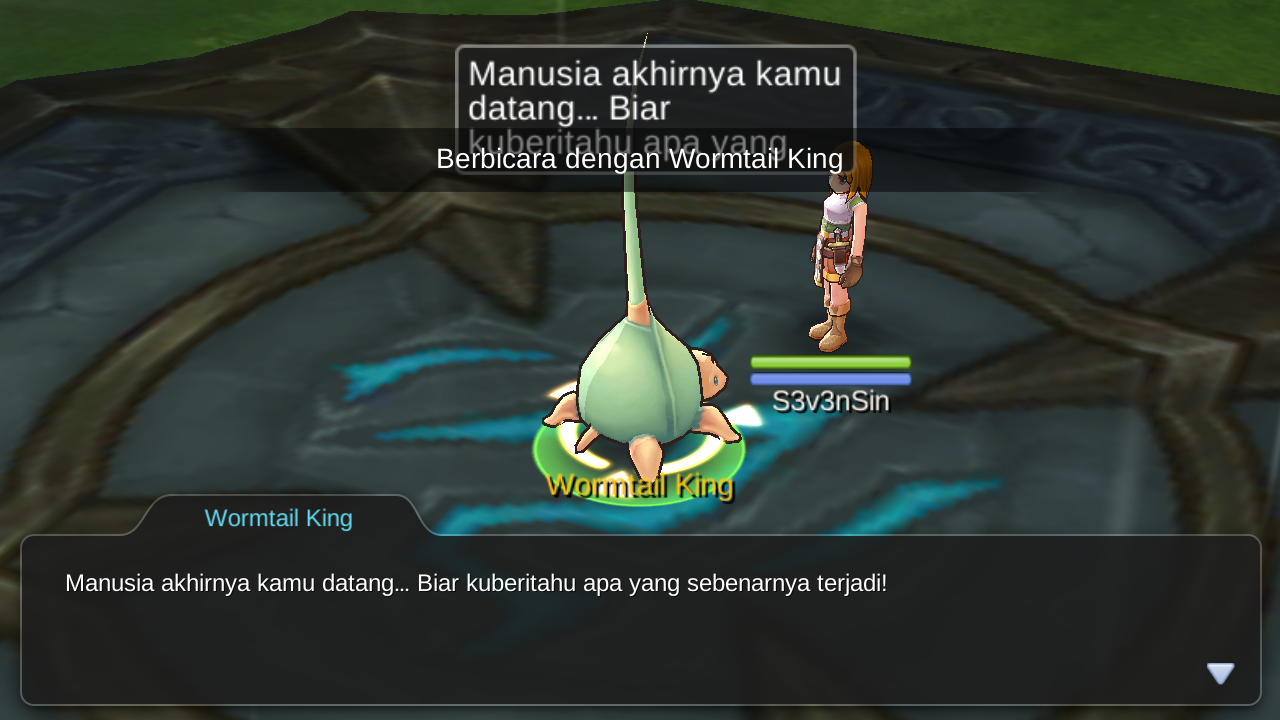
Task: Click inside the dark dialogue box panel
Action: (x=640, y=640)
